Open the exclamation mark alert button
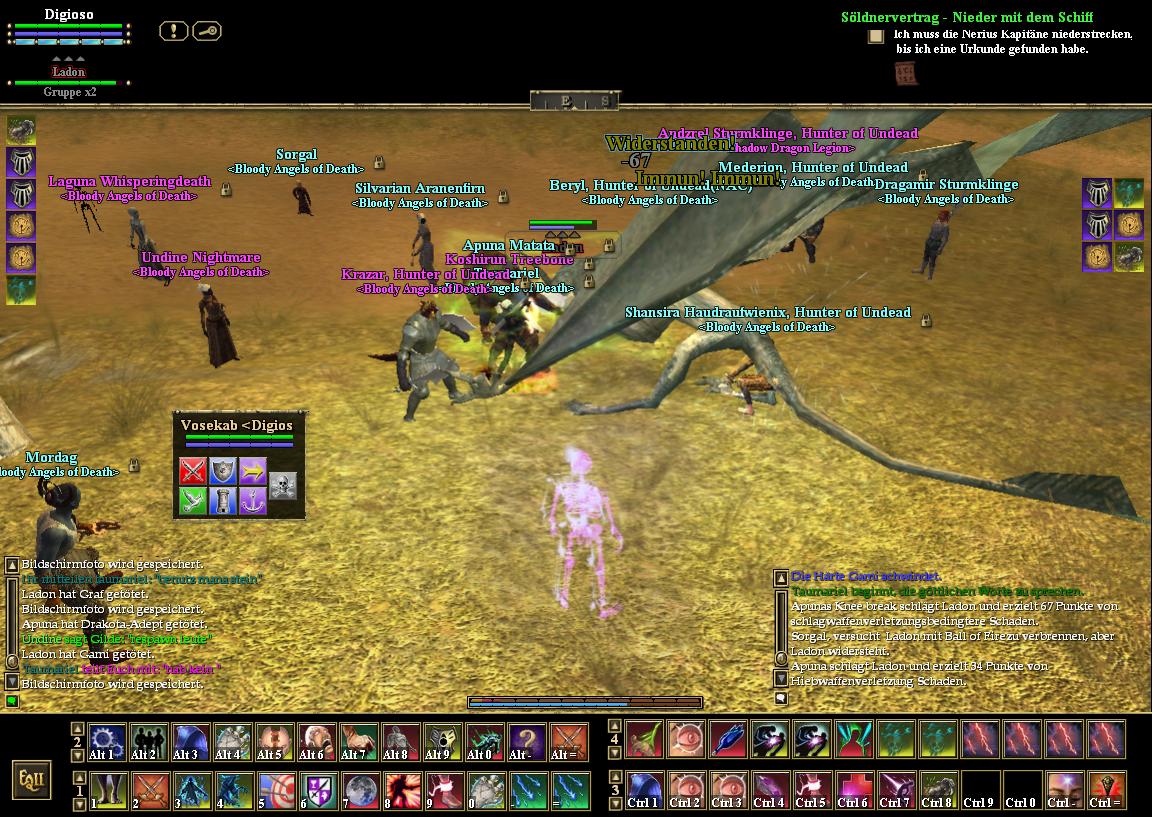Viewport: 1152px width, 817px height. tap(173, 31)
